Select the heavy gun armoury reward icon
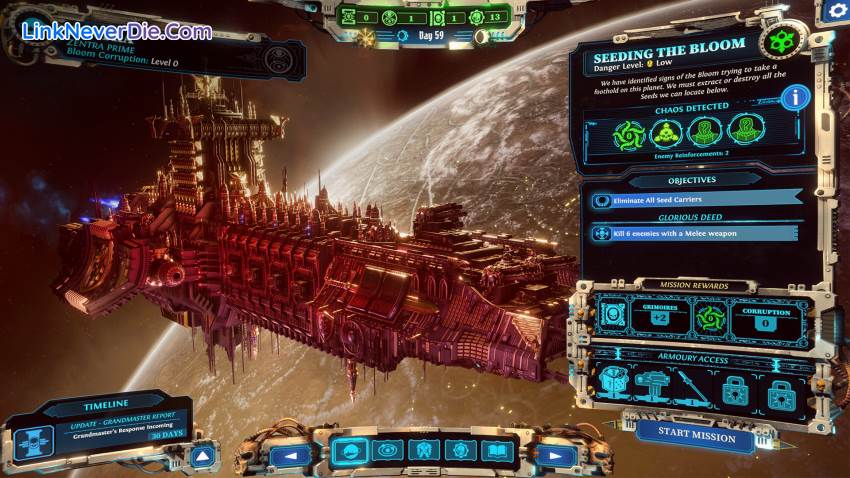This screenshot has height=478, width=850. coord(650,385)
